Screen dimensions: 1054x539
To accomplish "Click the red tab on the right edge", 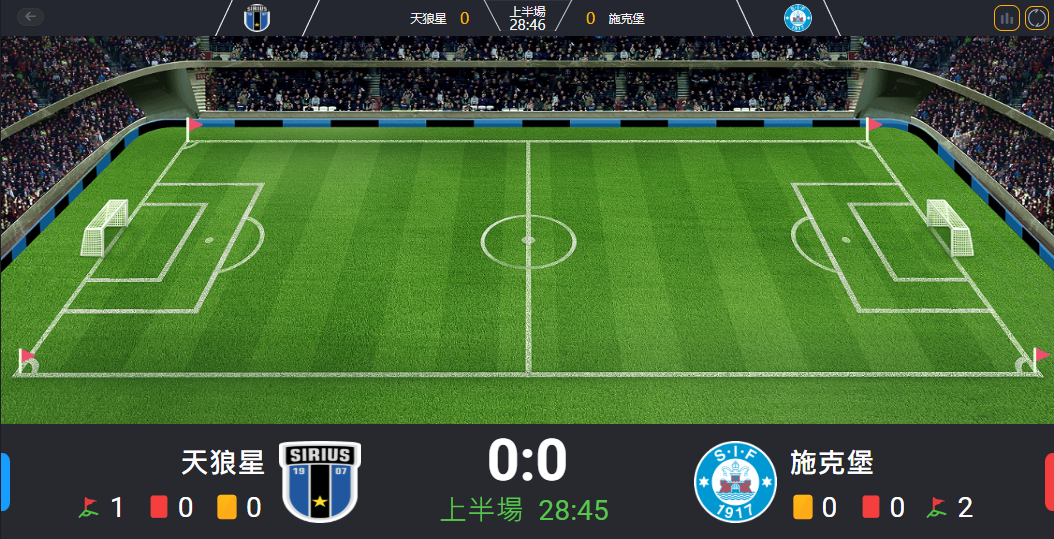I will tap(1049, 481).
